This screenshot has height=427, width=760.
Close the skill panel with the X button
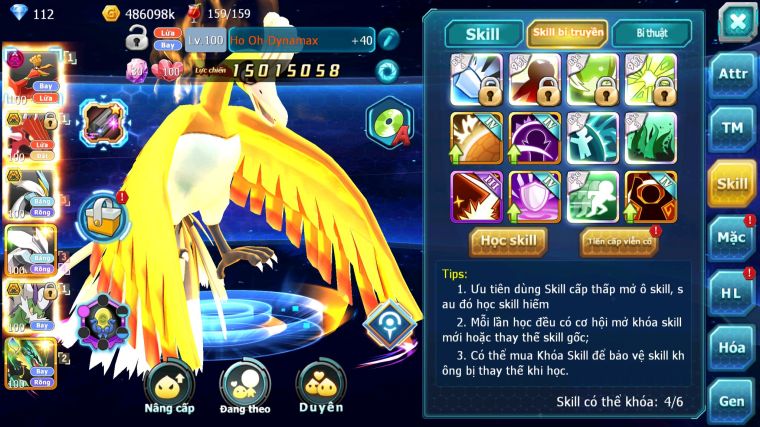736,21
